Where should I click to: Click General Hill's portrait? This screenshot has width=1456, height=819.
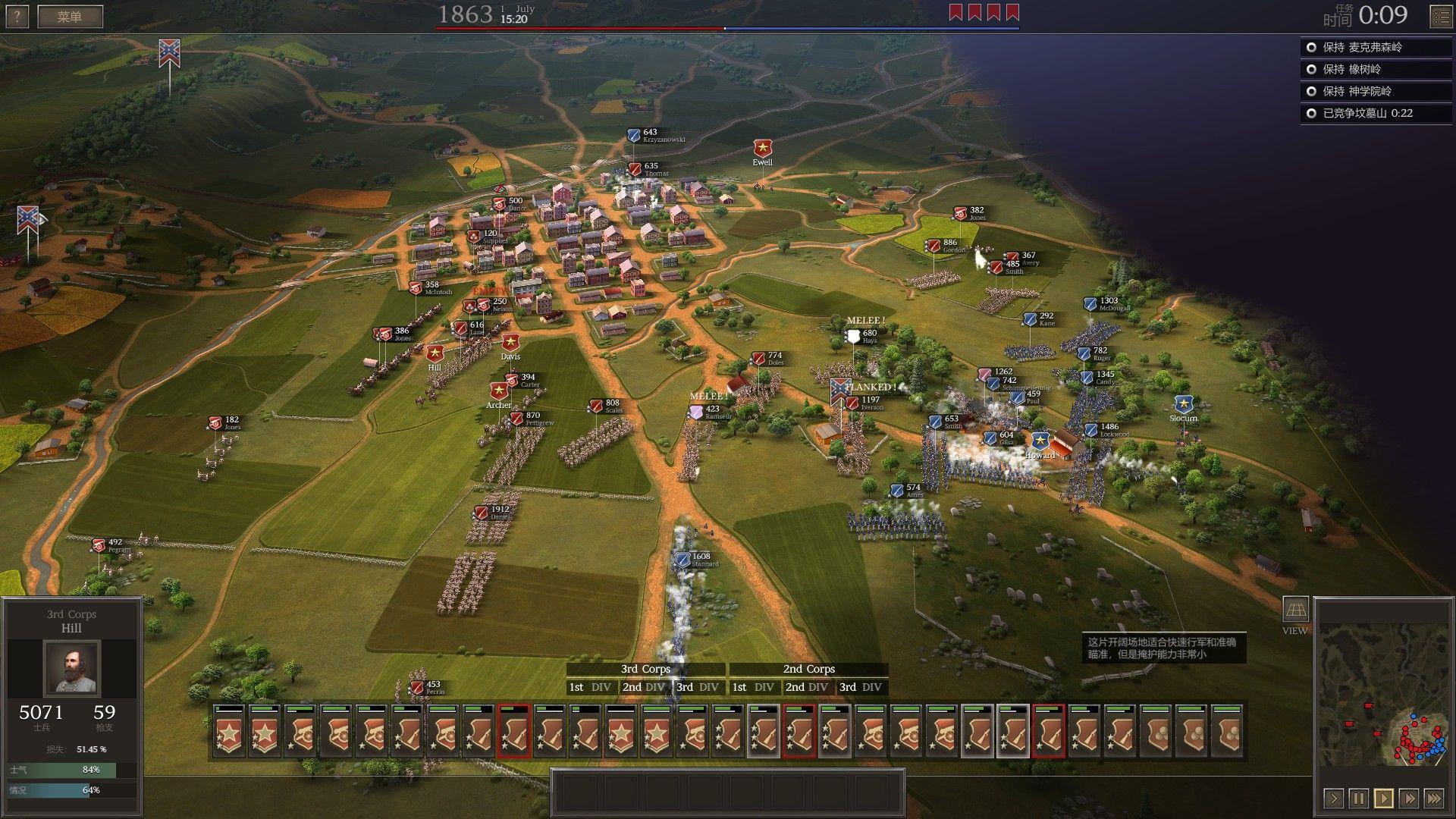(72, 667)
